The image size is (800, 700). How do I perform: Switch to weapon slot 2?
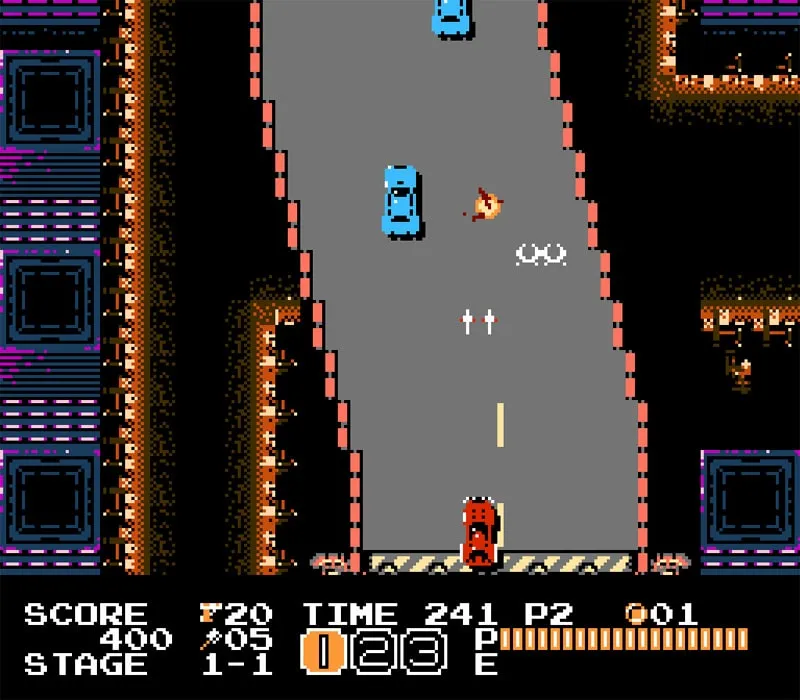[x=372, y=652]
